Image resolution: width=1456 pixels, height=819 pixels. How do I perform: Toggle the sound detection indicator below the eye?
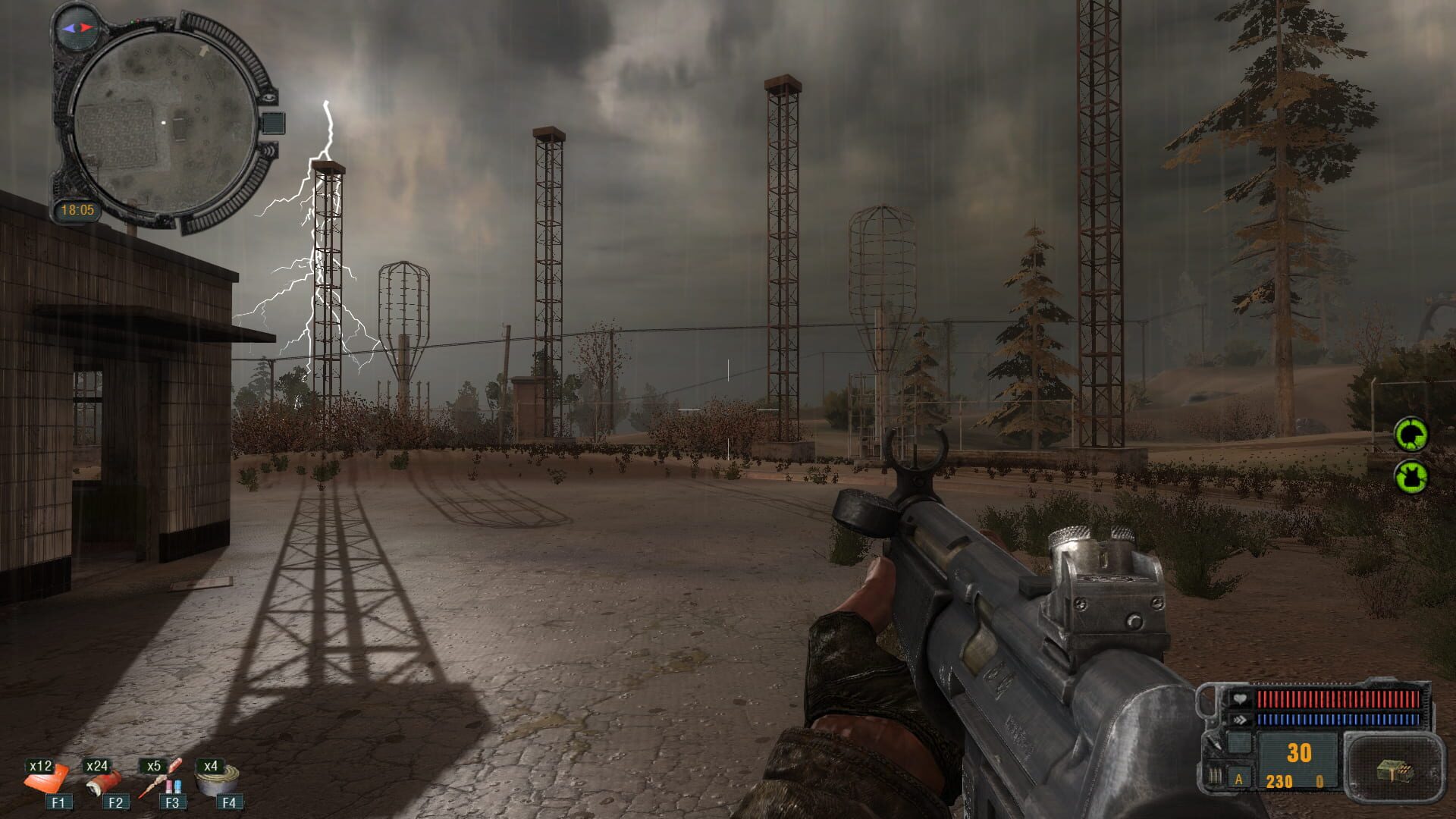(x=269, y=150)
